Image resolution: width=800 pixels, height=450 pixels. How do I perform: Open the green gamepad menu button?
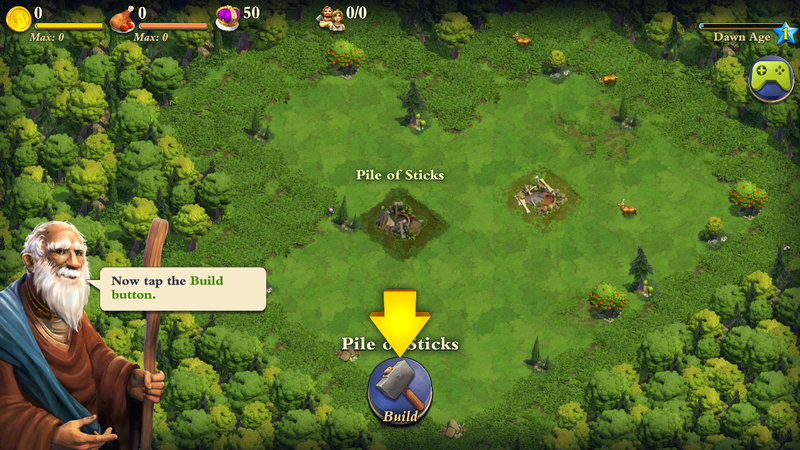[x=773, y=79]
